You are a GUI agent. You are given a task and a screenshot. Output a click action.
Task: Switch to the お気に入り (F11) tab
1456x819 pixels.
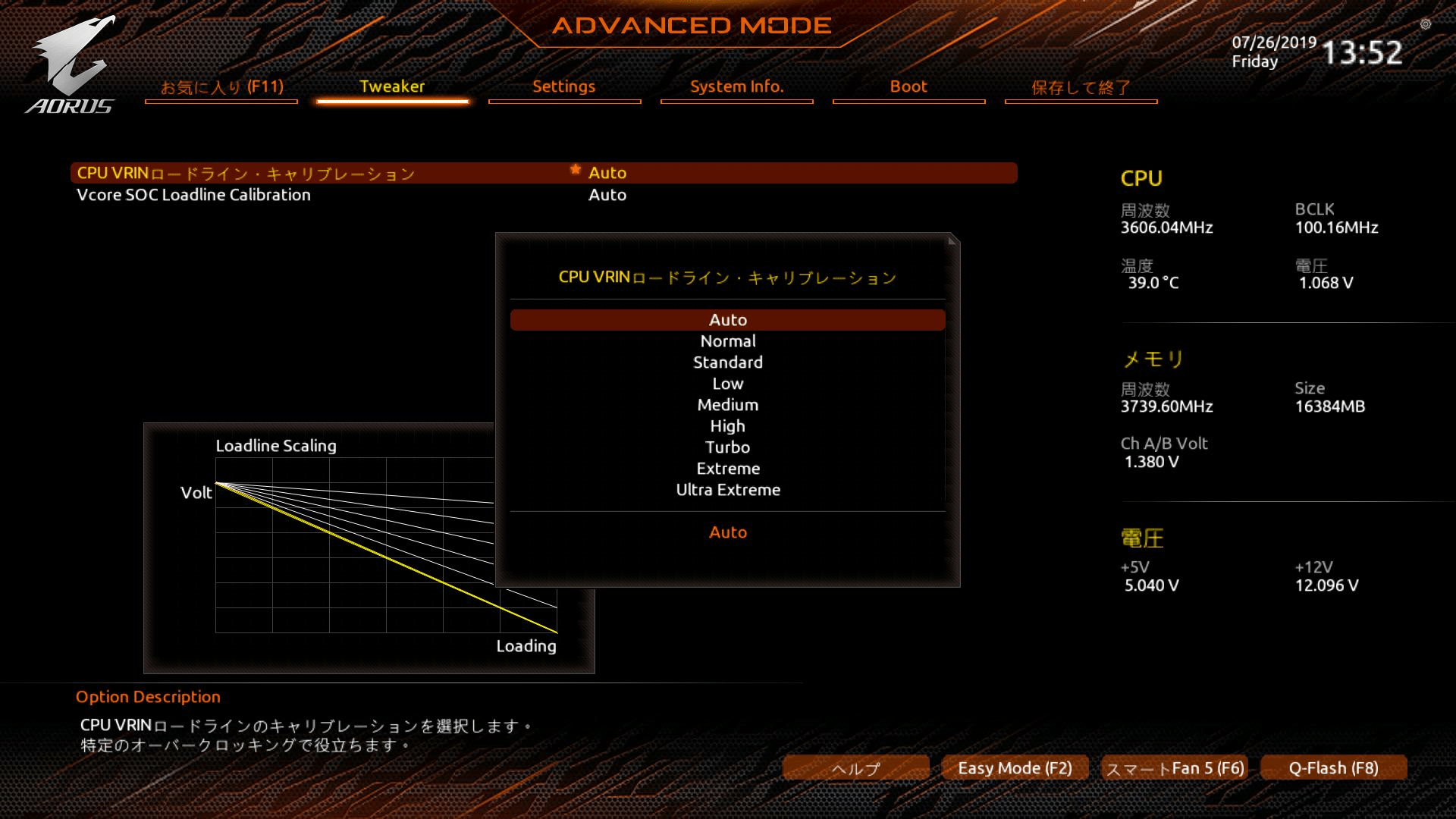tap(221, 87)
